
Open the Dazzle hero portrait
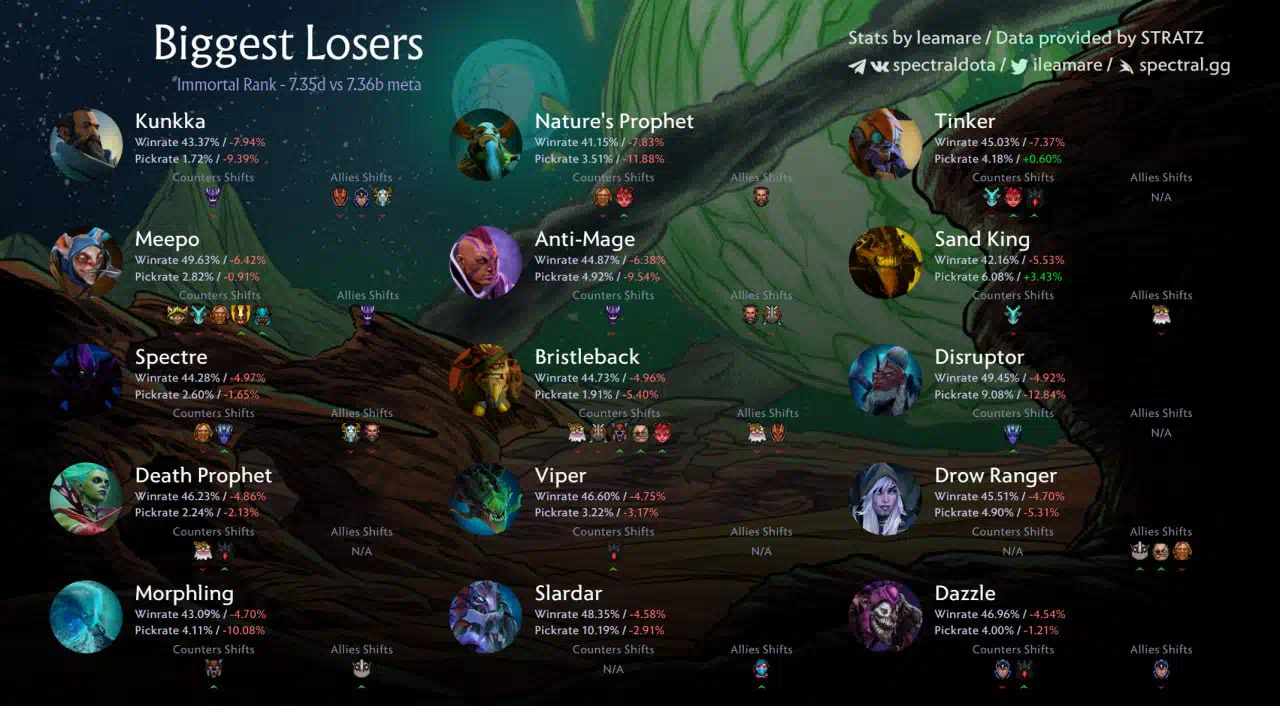886,617
